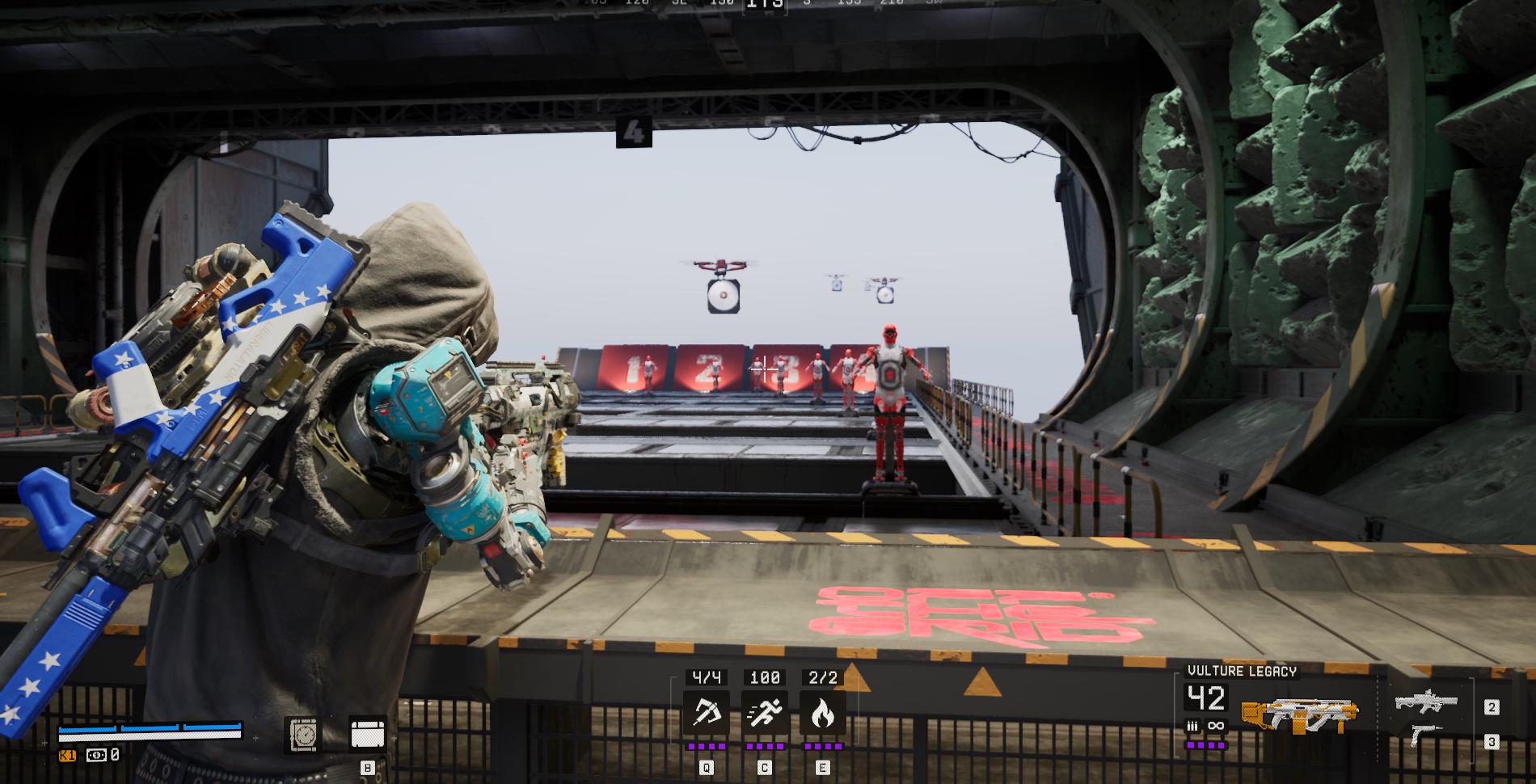The image size is (1536, 784).
Task: Click the compass heading strip
Action: 764,5
